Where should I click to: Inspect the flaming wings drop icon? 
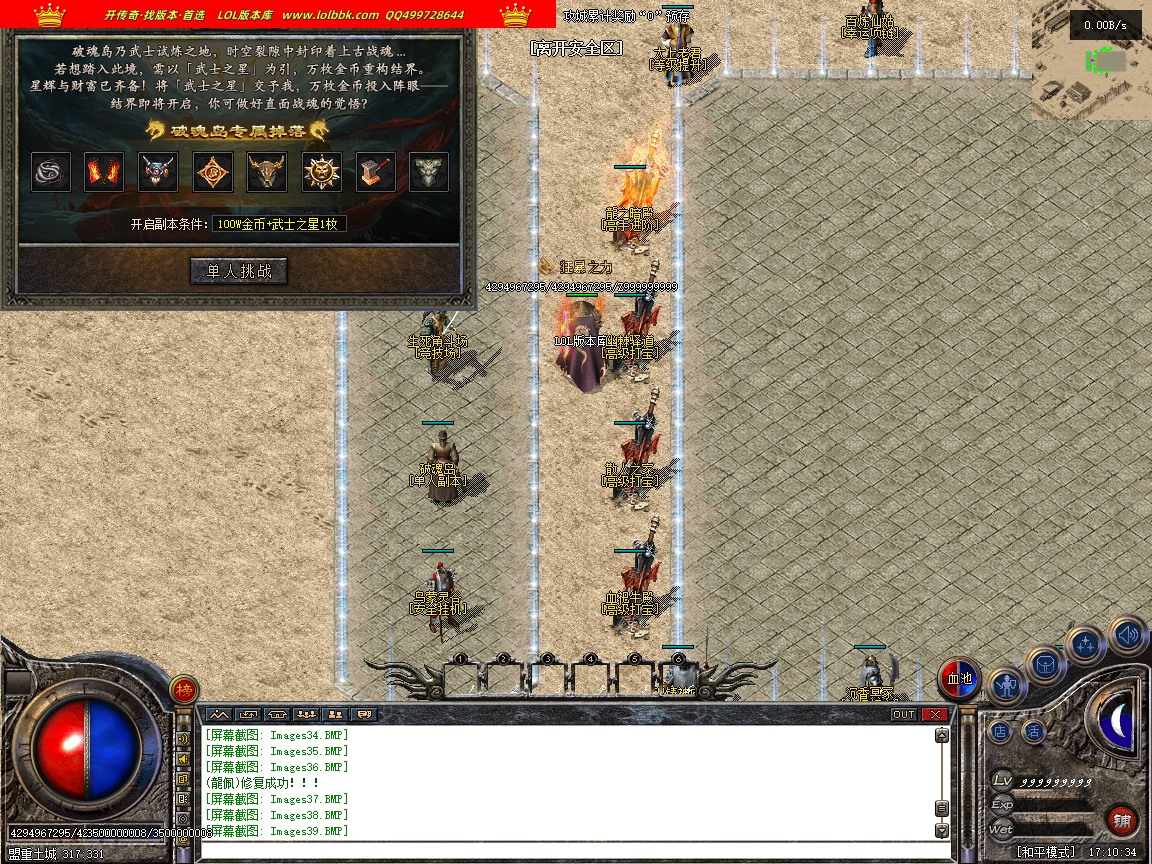104,172
